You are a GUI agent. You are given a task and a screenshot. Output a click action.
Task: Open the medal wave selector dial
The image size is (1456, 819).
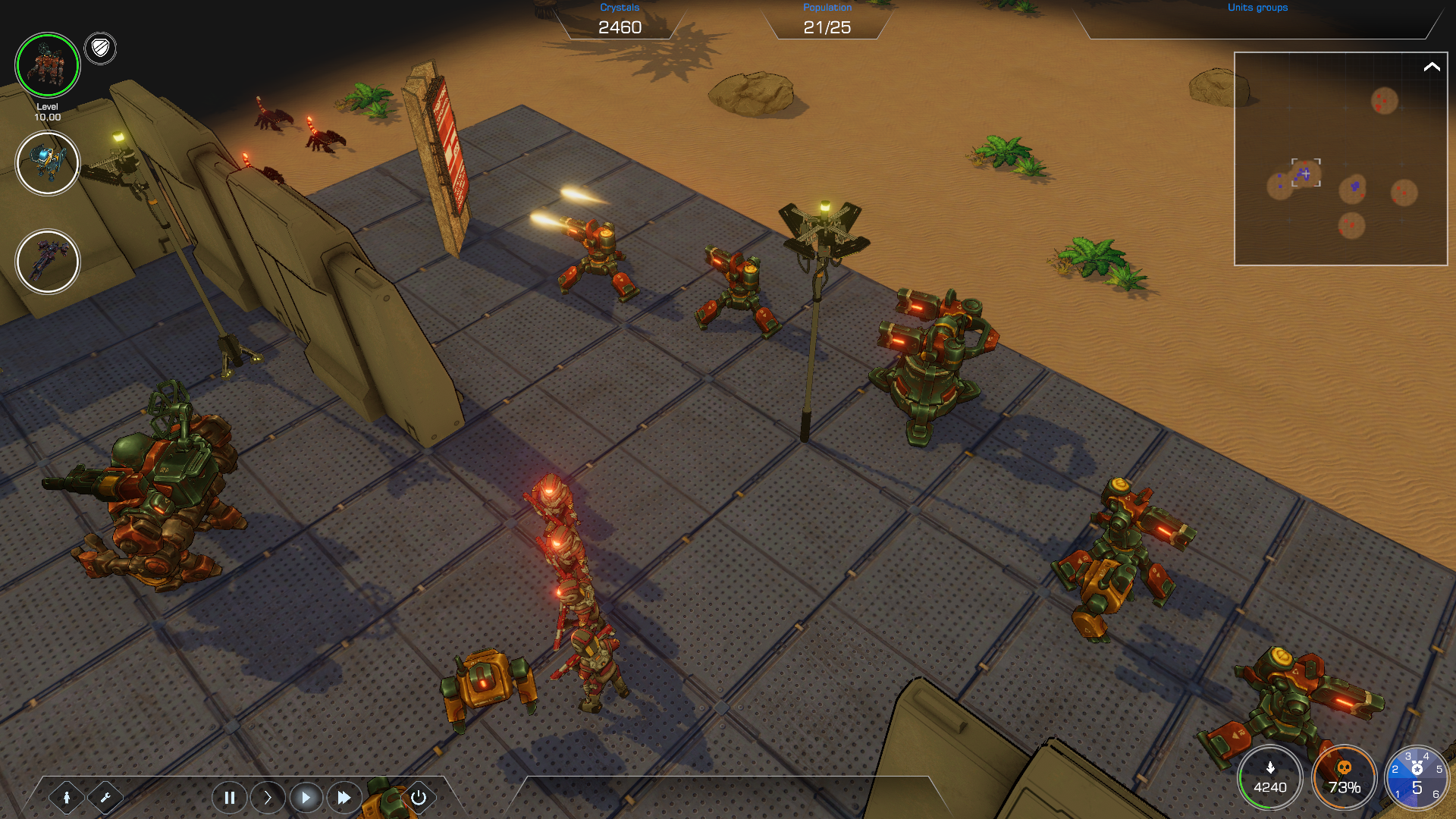tap(1416, 778)
